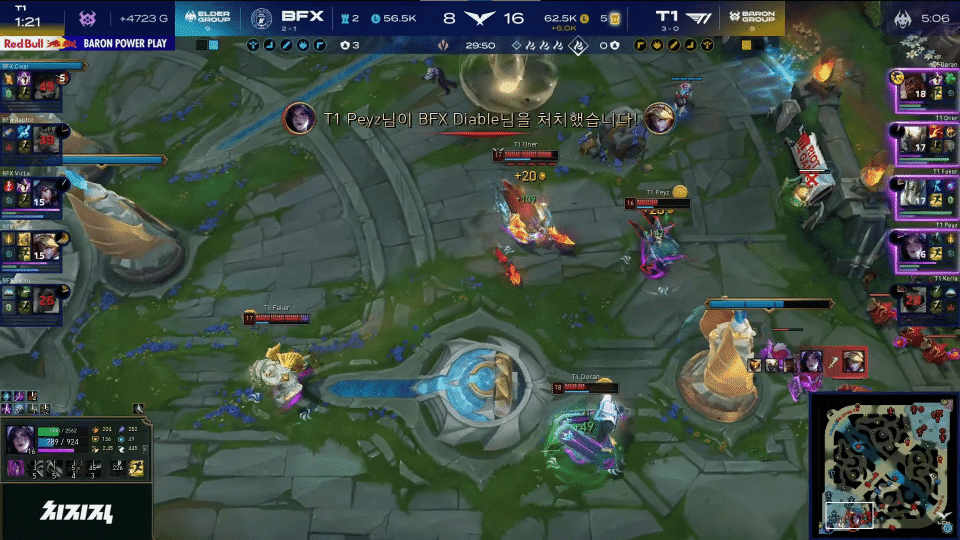Click the Chzzk logo overlay
Screen dimensions: 960x540
click(x=77, y=514)
